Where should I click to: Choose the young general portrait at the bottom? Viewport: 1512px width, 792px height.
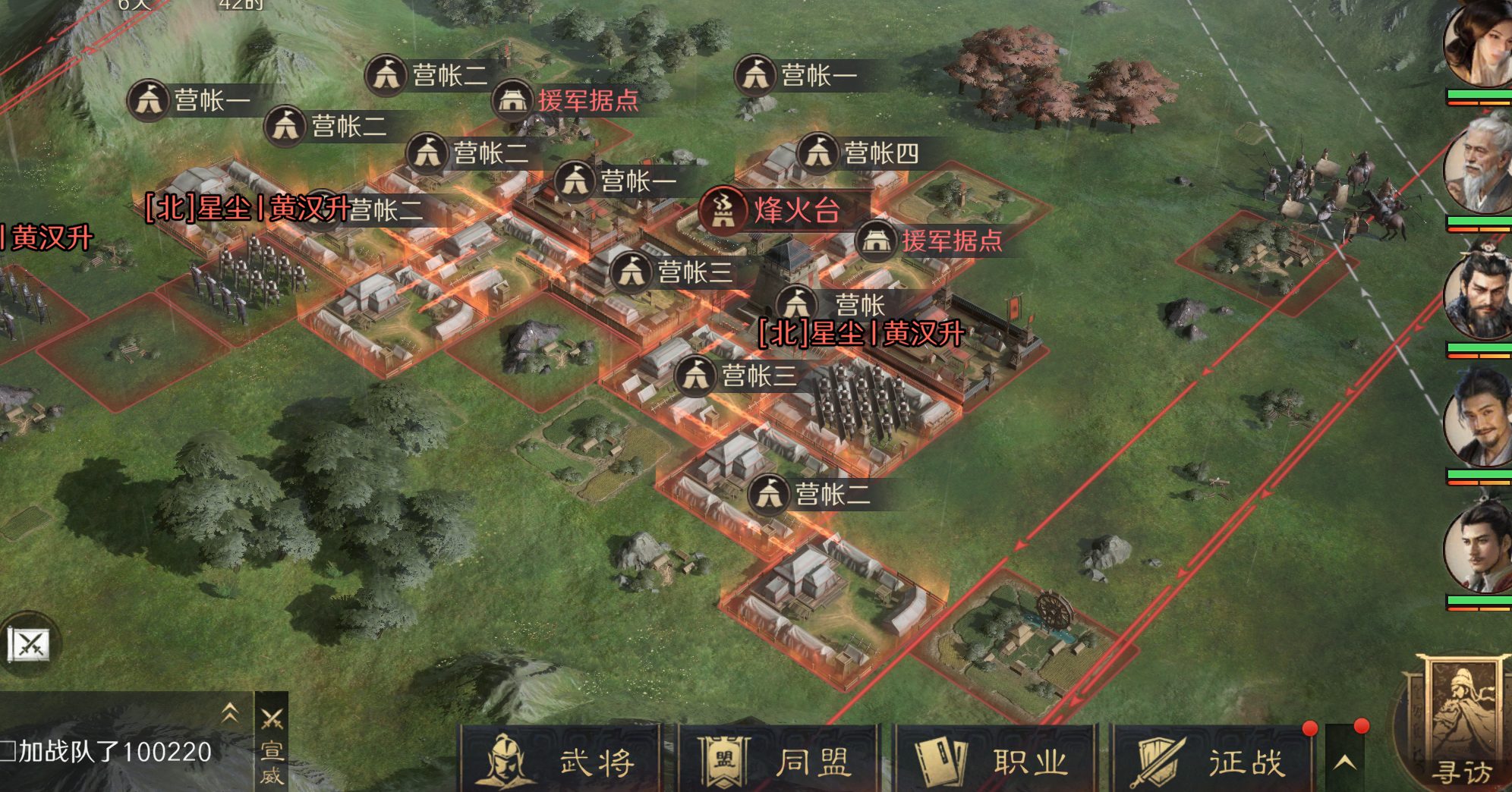tap(1479, 548)
